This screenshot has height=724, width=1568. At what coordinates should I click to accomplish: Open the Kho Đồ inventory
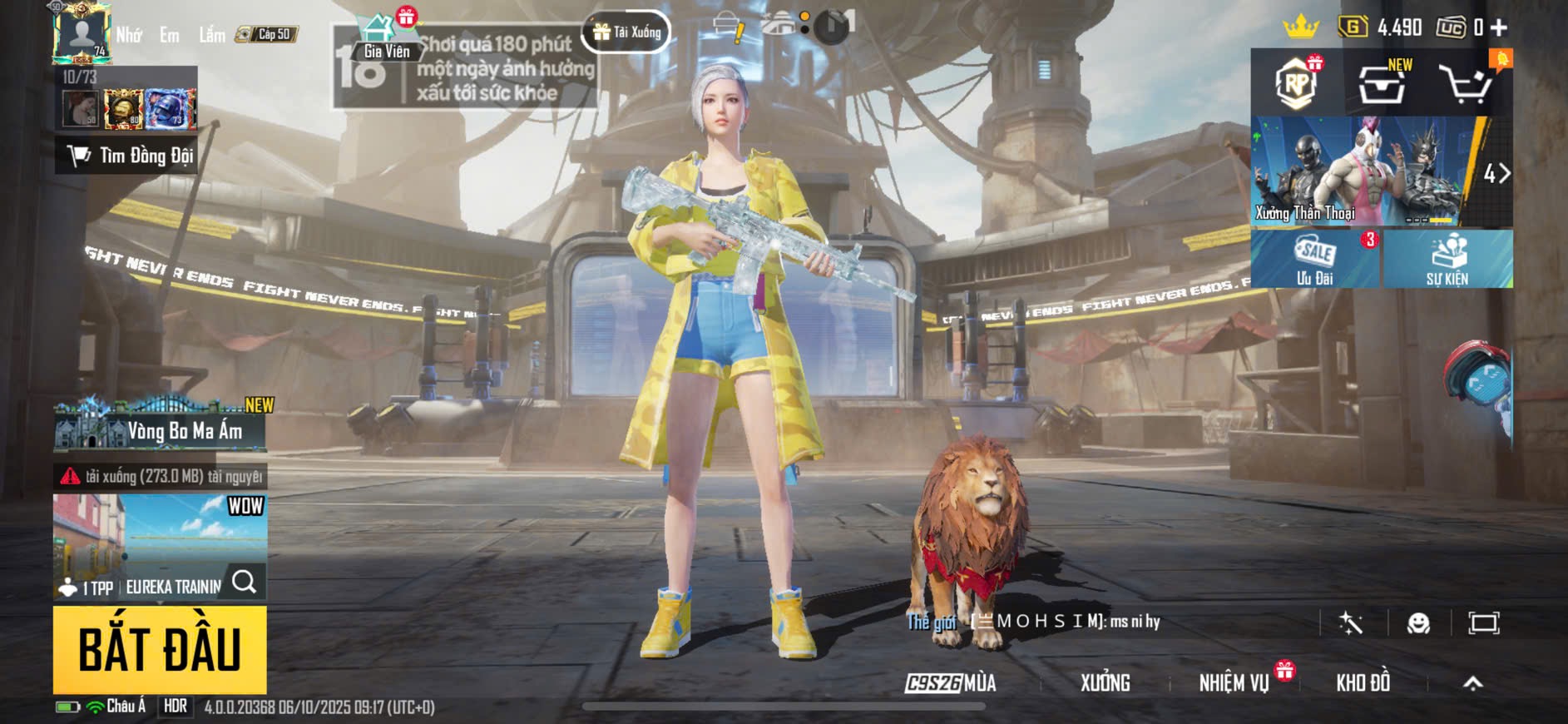[1363, 683]
